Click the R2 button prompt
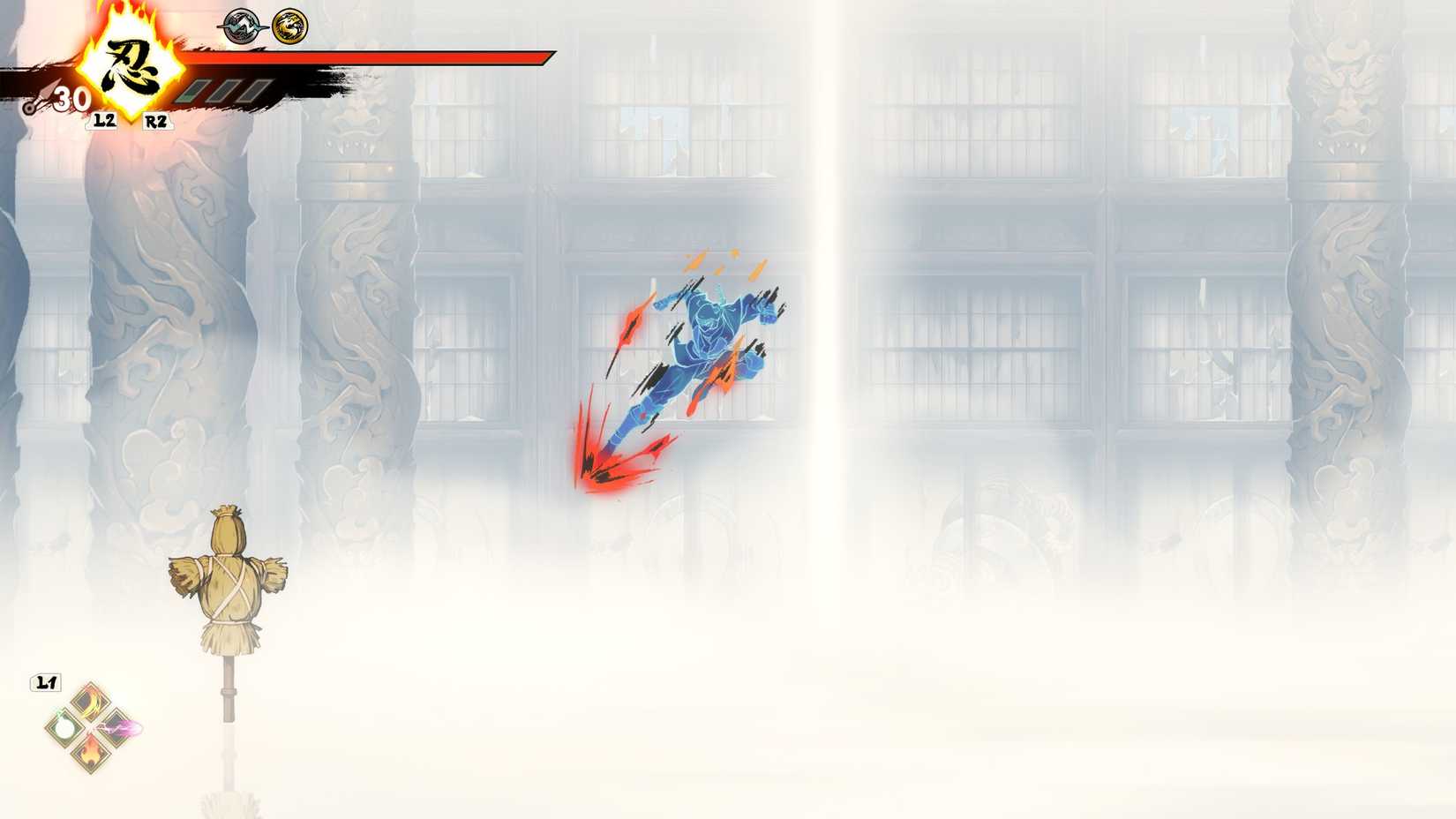1456x819 pixels. click(154, 121)
